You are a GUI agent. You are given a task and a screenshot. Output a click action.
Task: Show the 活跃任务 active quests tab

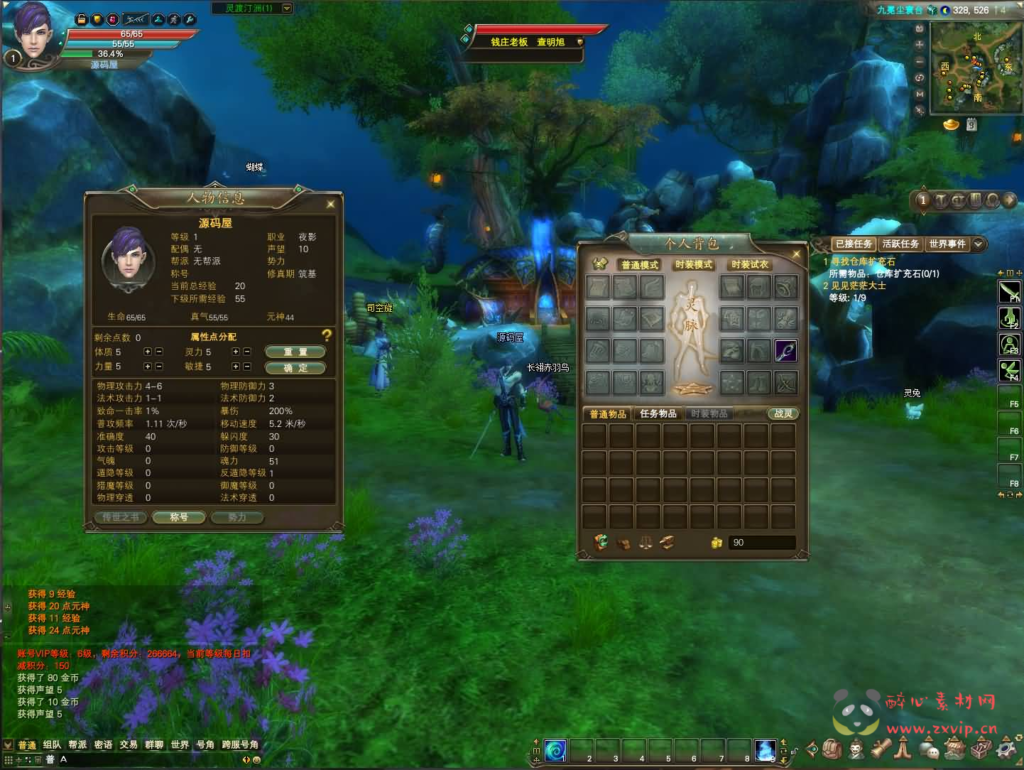point(901,244)
